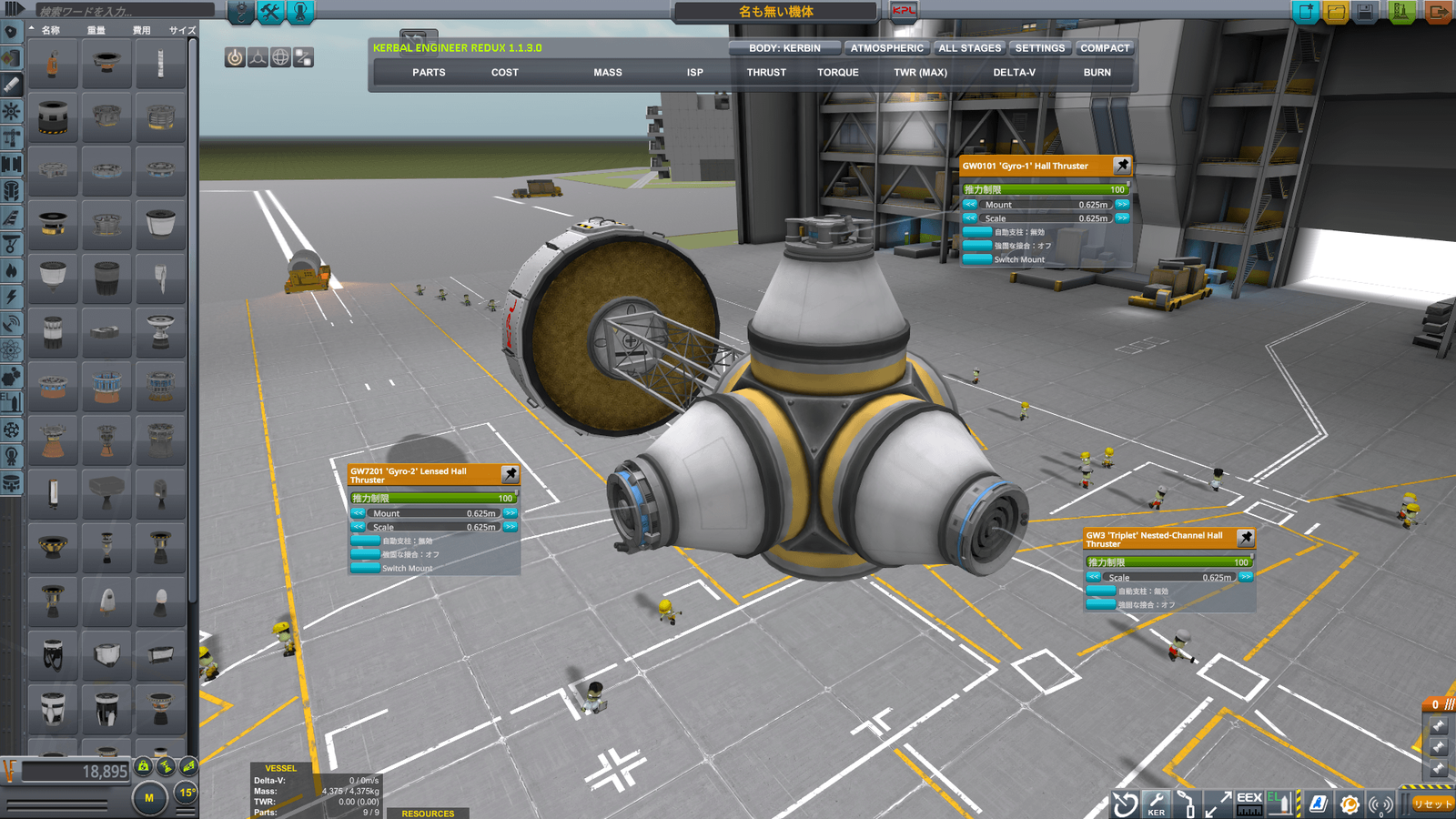This screenshot has height=819, width=1456.
Task: Increase Mount size with >> on Gyro-1
Action: pos(1122,204)
